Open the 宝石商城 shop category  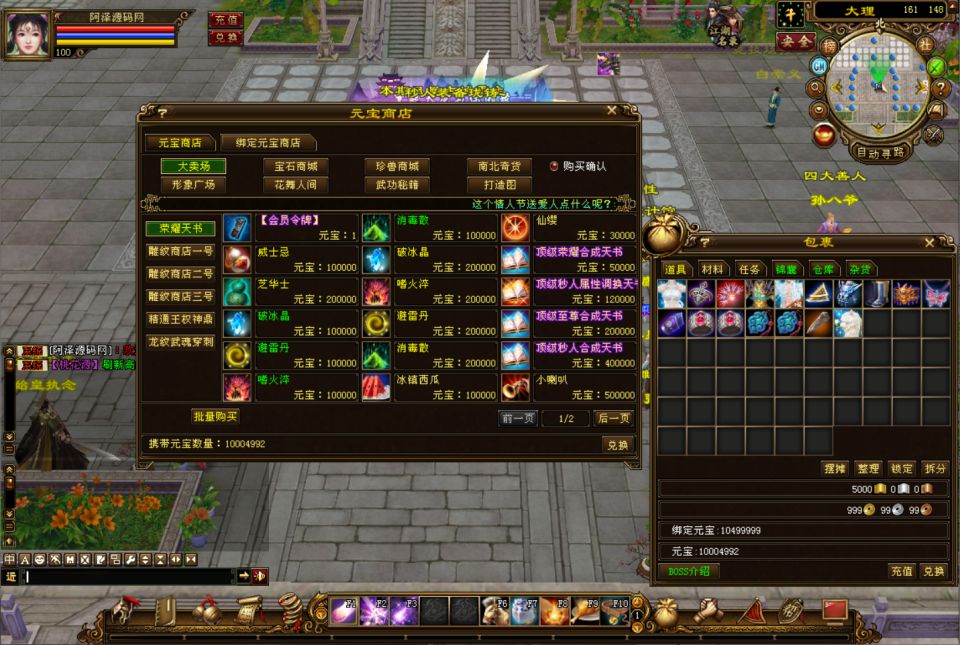coord(295,166)
